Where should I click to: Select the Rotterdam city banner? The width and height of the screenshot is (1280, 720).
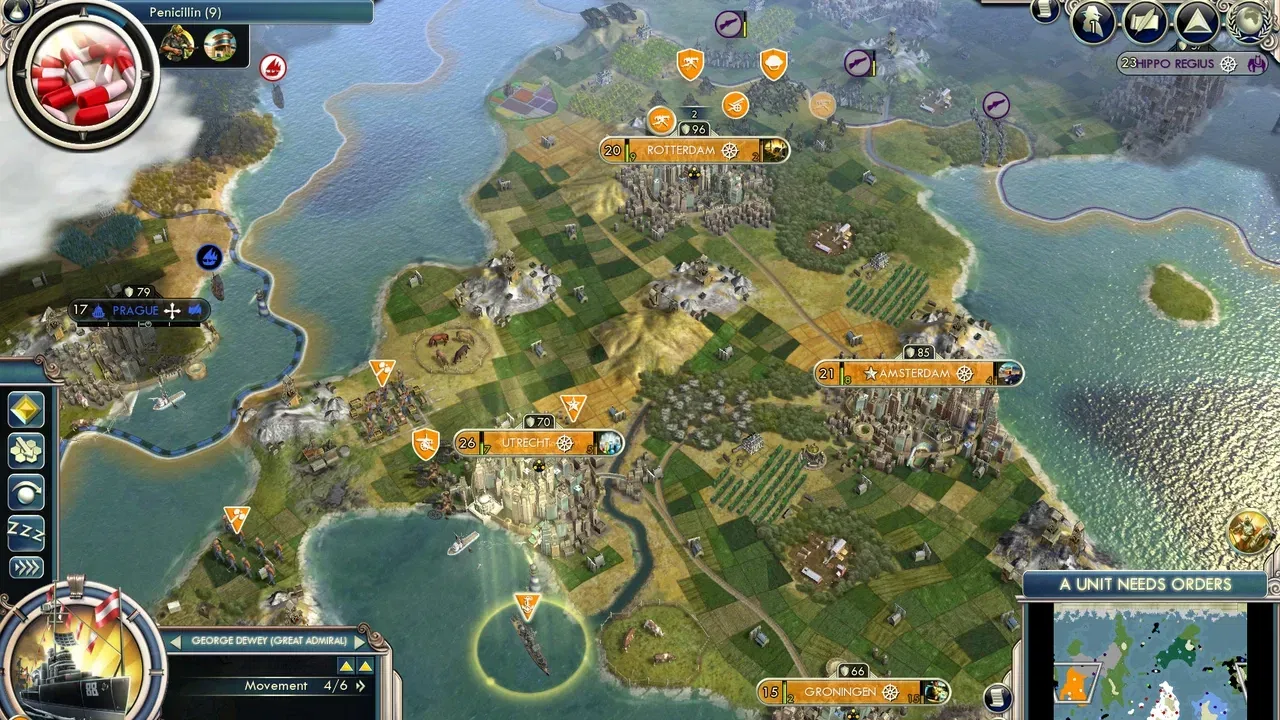tap(694, 151)
